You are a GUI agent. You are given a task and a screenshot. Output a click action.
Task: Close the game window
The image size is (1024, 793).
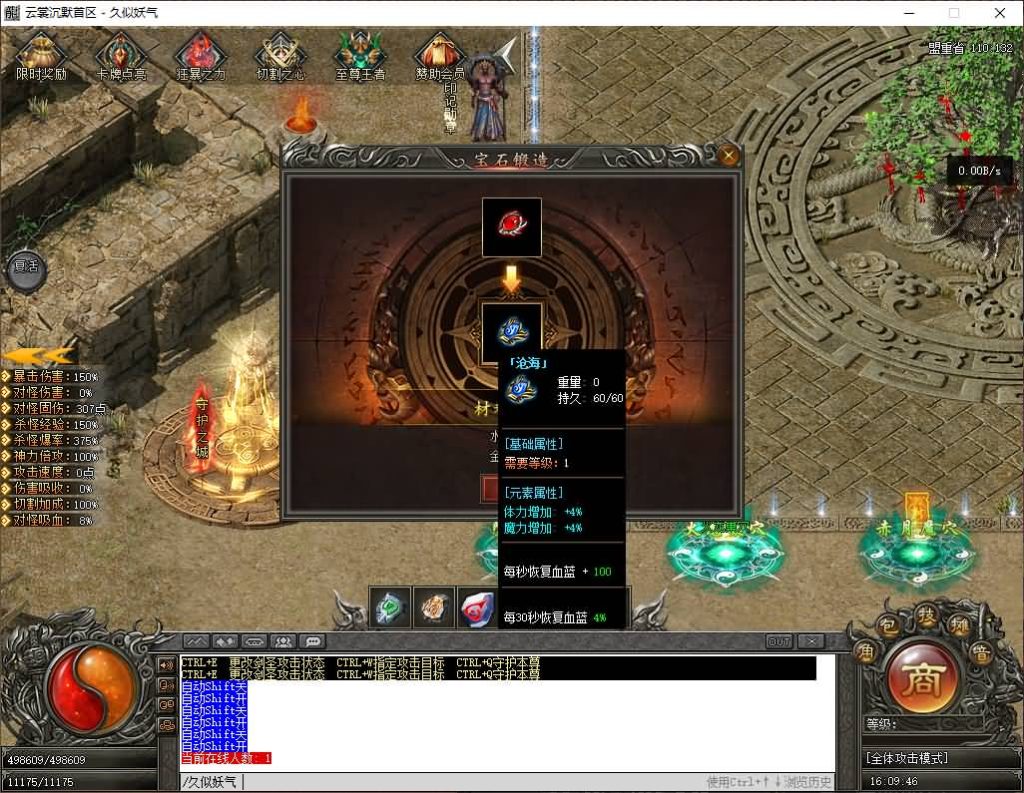(1000, 13)
